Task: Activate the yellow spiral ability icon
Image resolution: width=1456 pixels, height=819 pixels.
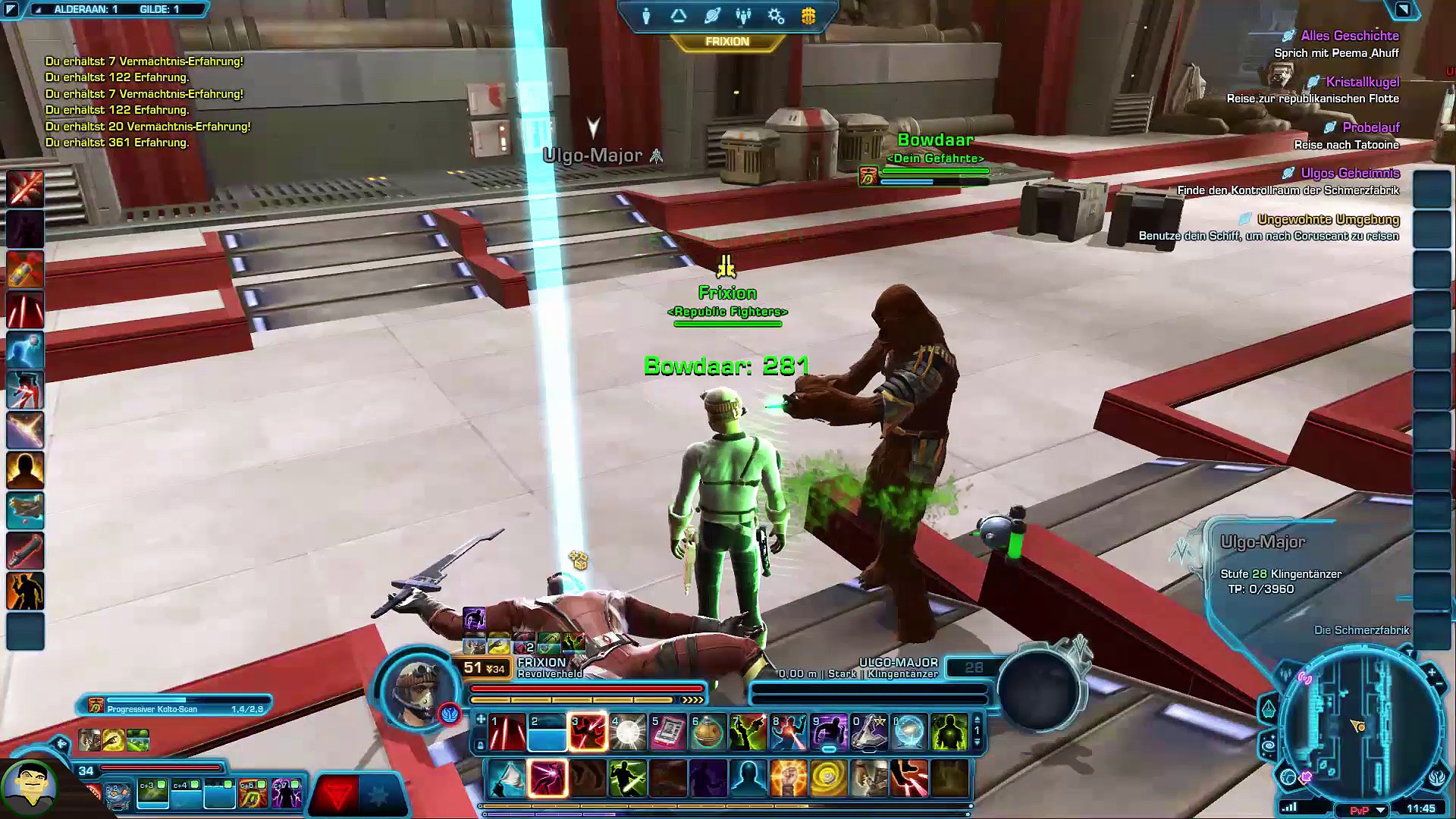Action: (x=828, y=779)
